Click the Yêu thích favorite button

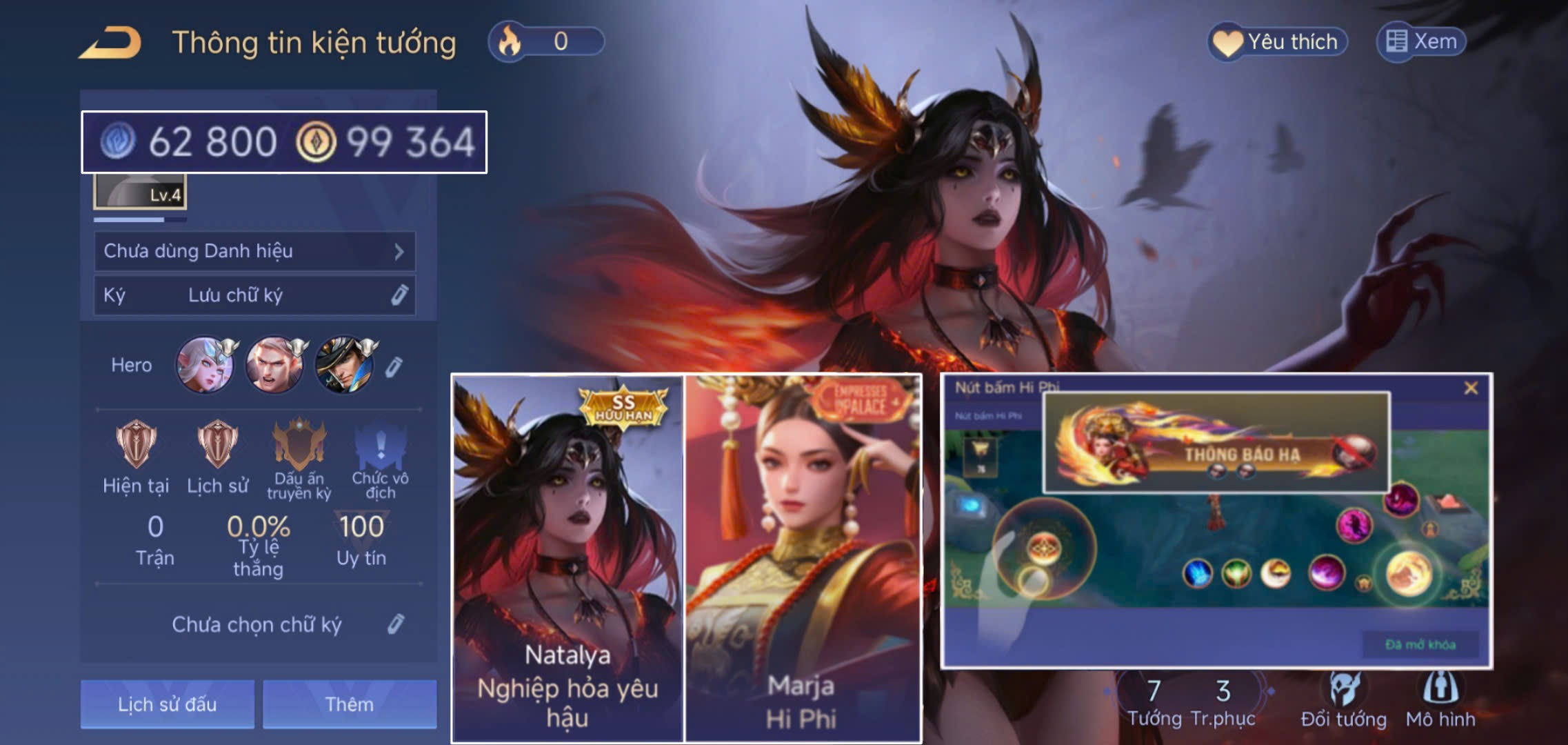click(x=1278, y=42)
